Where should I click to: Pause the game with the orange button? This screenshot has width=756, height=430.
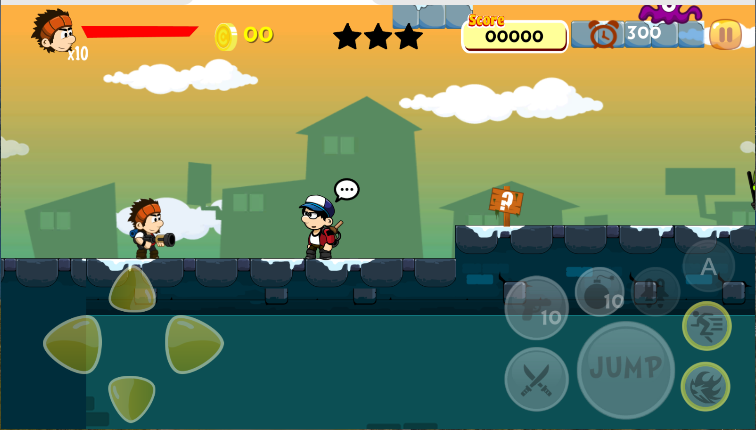pyautogui.click(x=724, y=35)
